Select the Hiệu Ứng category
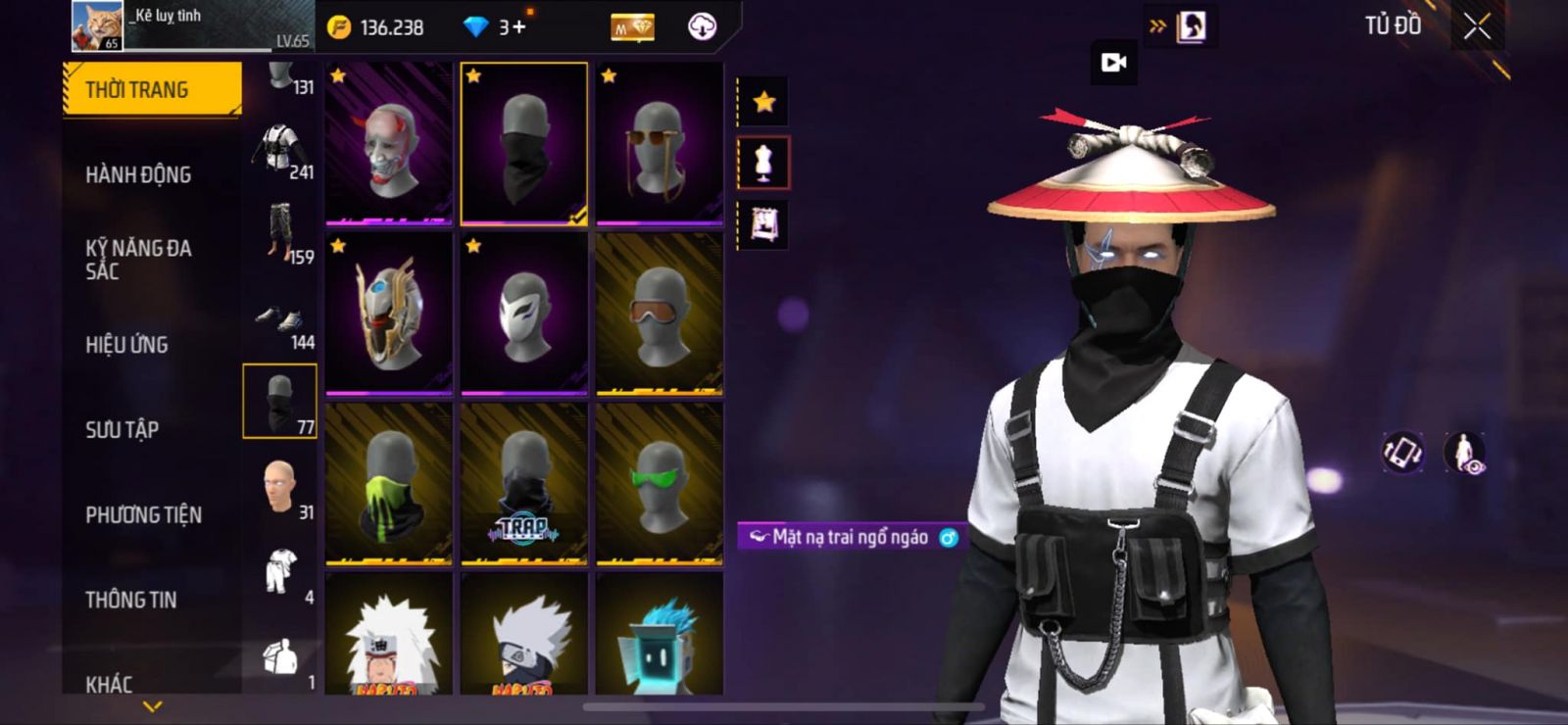 [x=126, y=345]
